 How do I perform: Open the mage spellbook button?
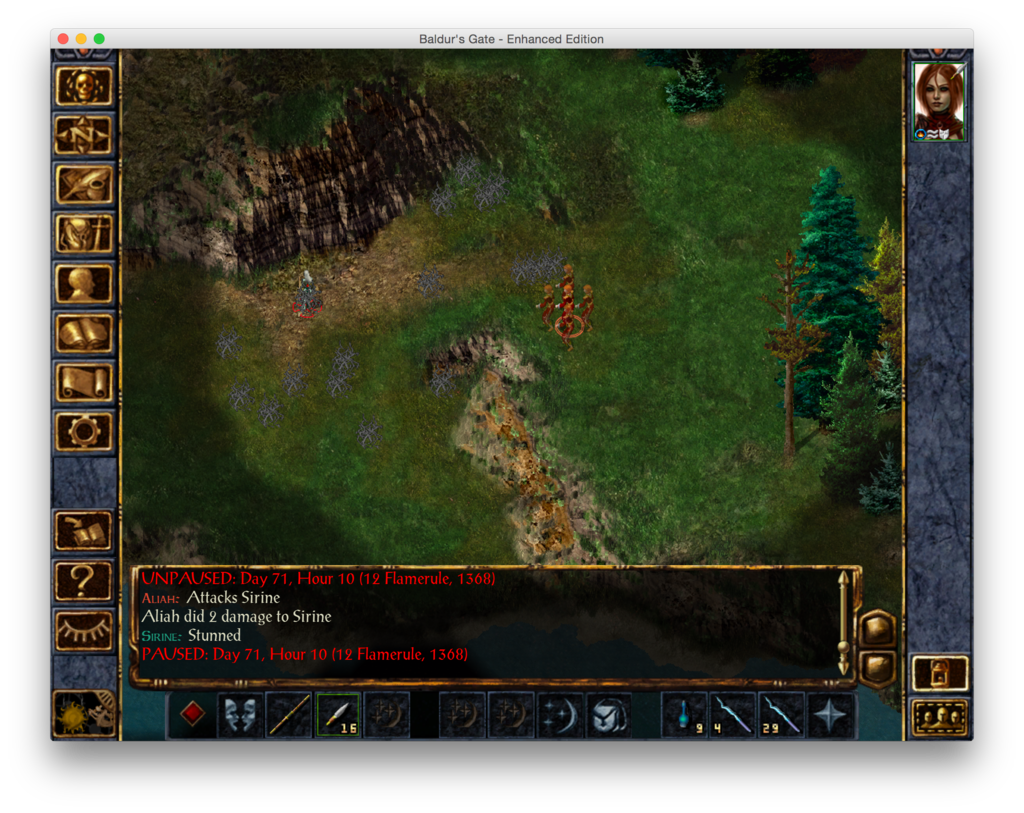84,333
